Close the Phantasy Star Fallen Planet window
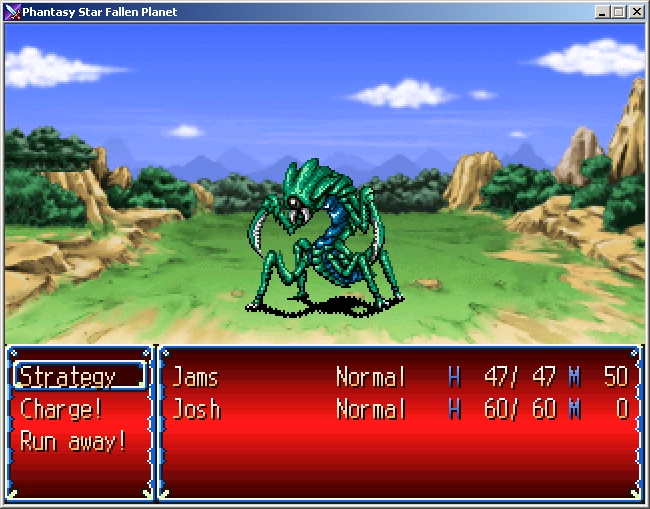The image size is (650, 509). tap(636, 12)
